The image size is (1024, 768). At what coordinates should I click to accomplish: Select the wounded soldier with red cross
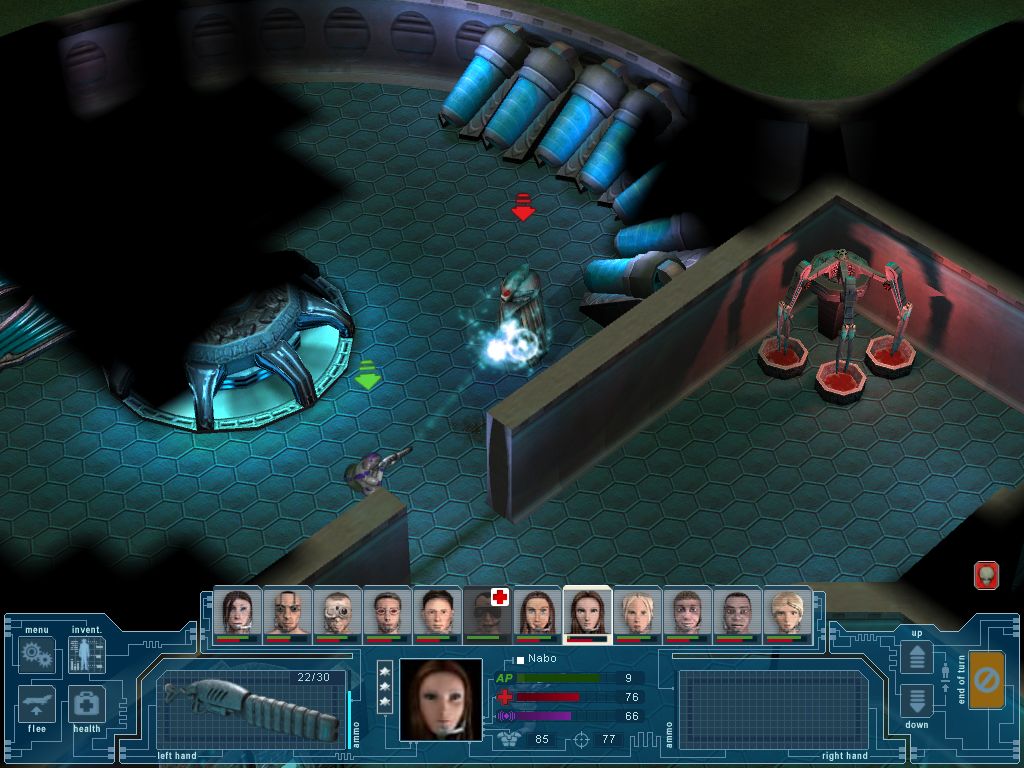coord(487,612)
